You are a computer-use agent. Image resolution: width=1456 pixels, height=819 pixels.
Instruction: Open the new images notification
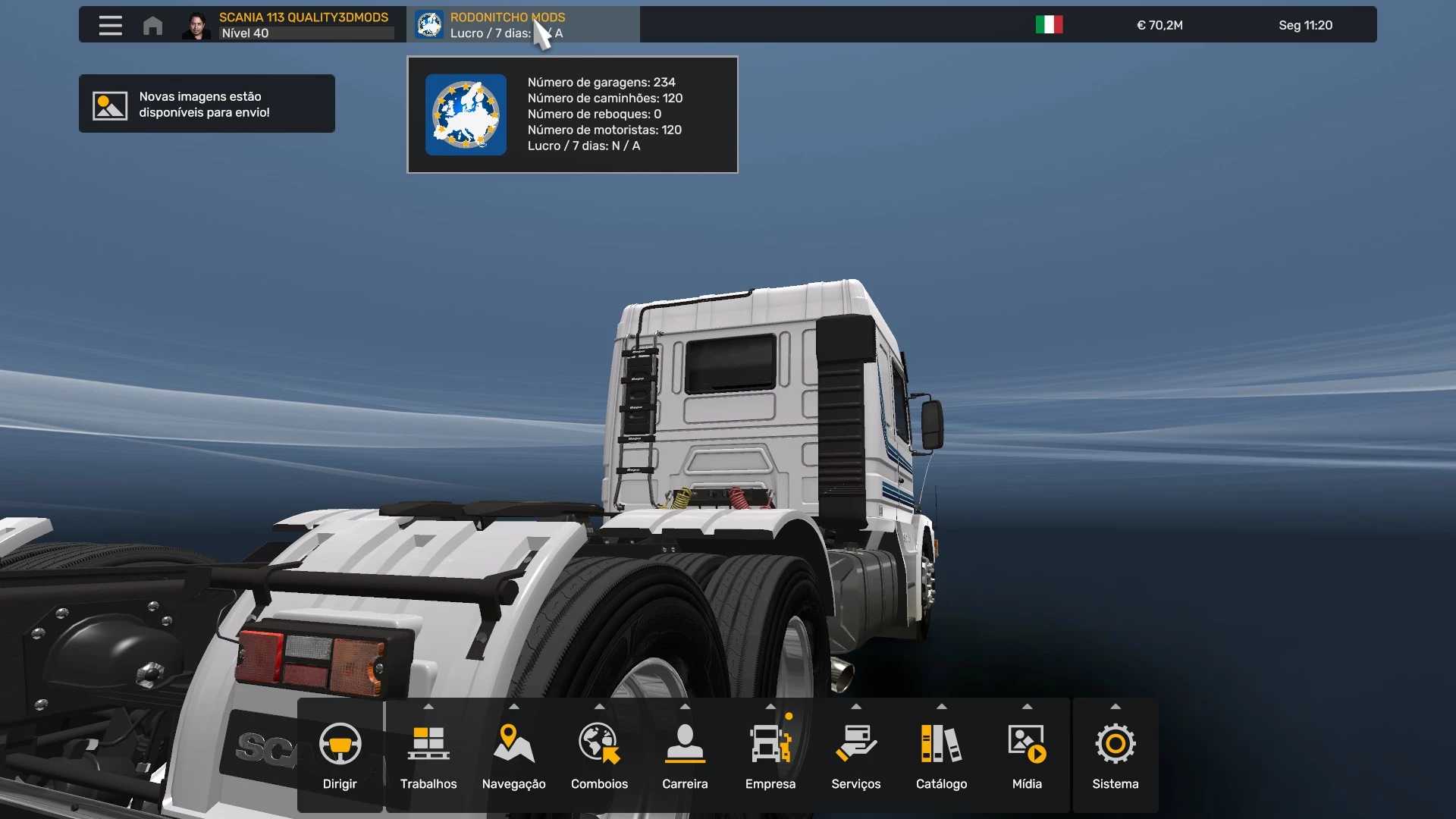[206, 104]
